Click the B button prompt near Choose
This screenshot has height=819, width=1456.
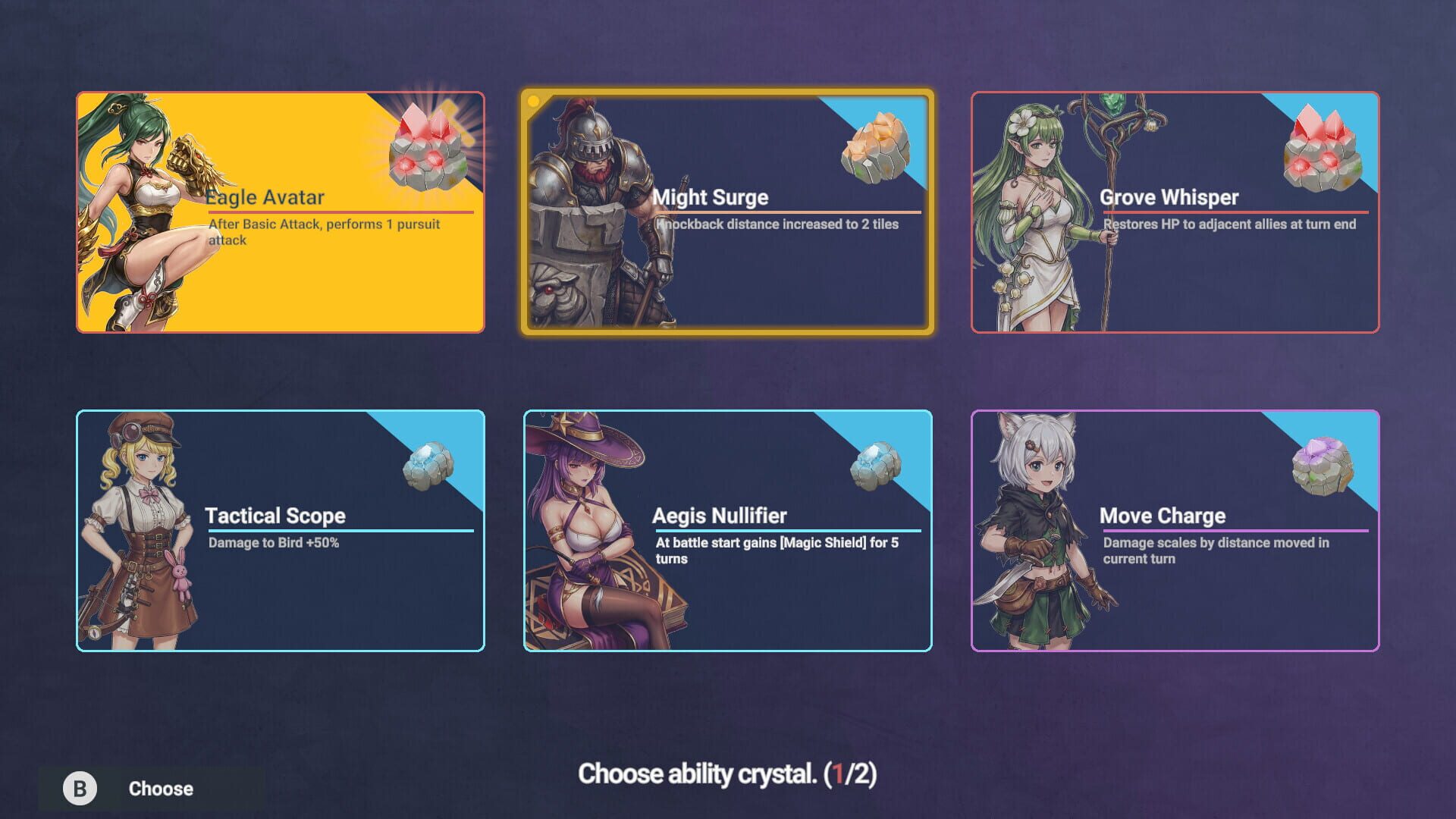79,788
